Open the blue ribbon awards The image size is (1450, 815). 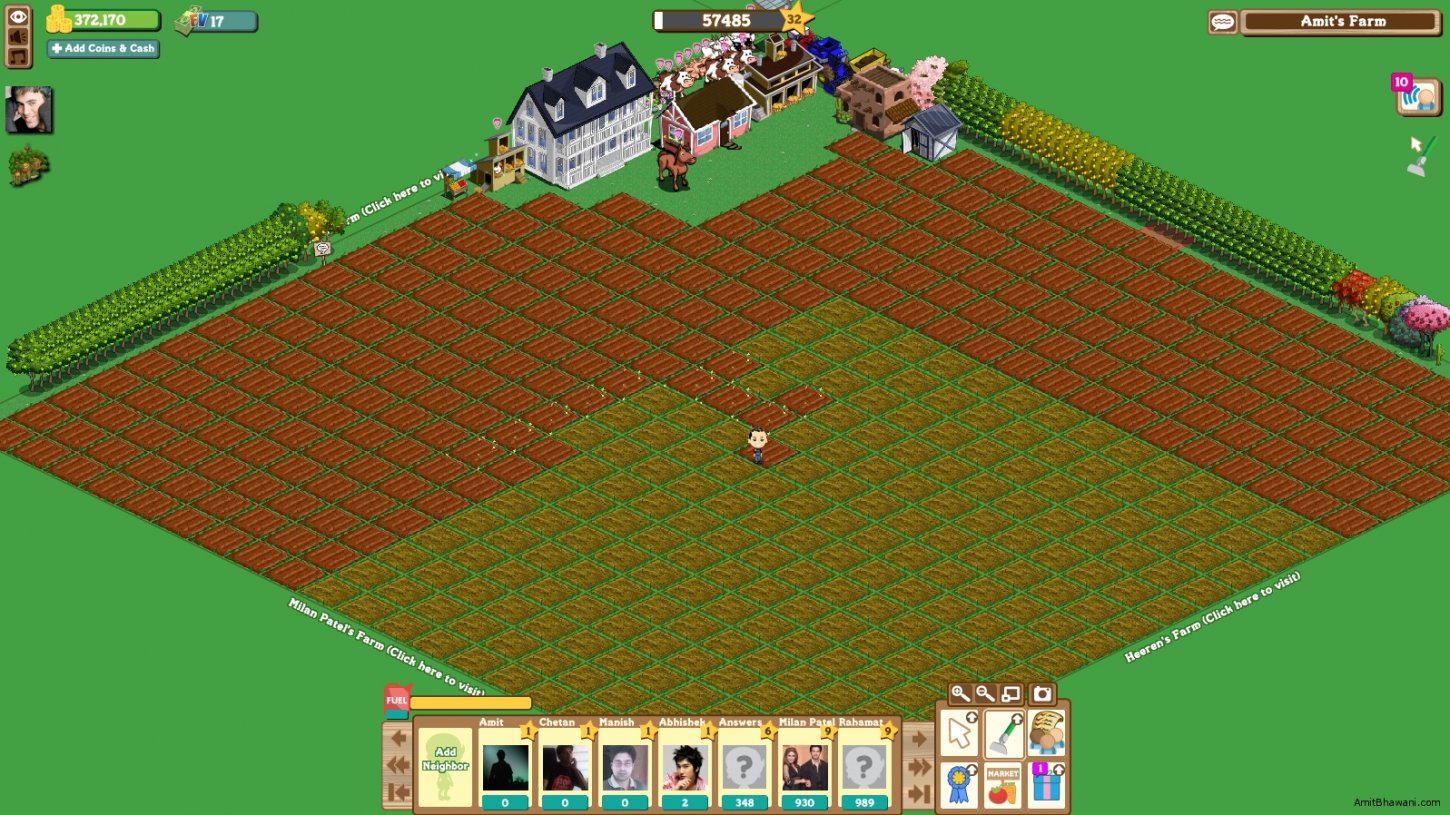959,785
